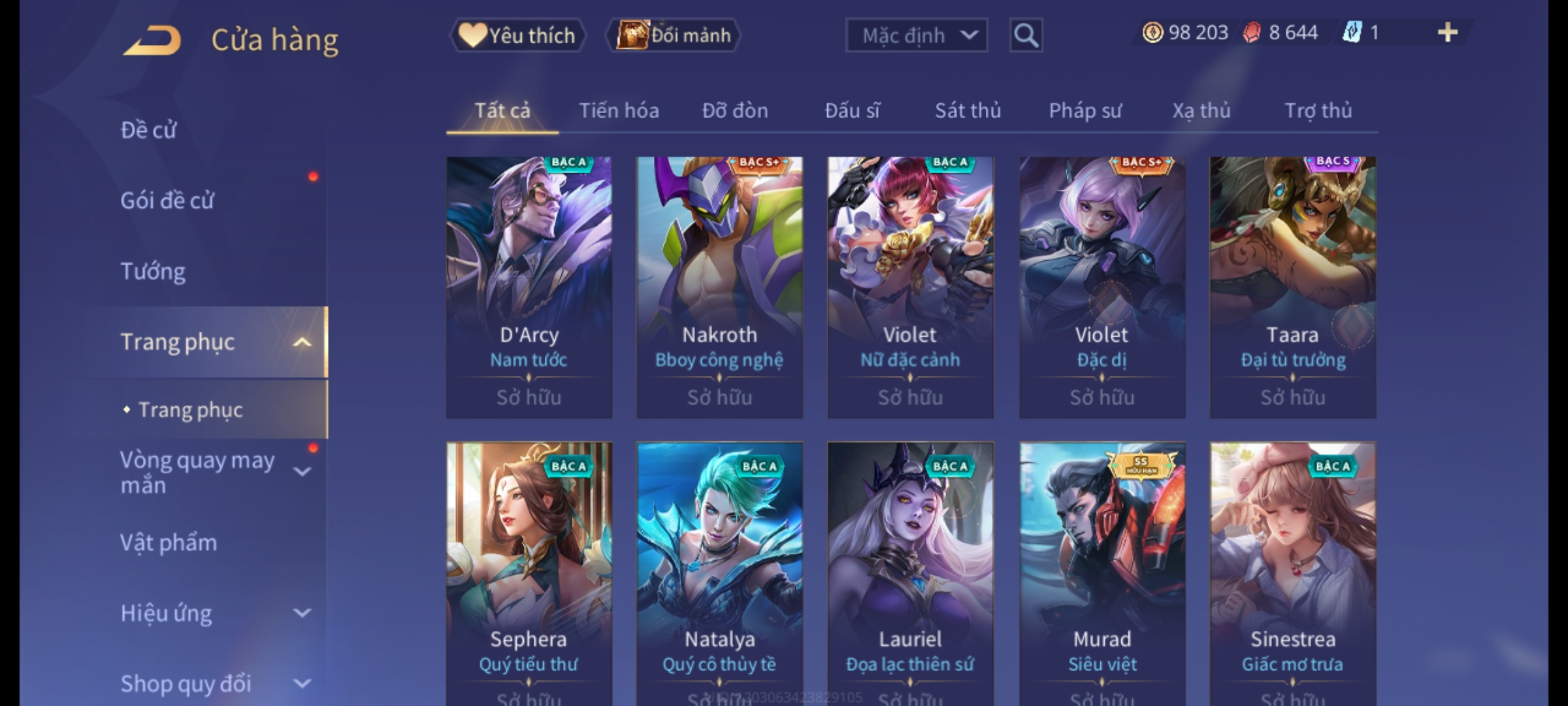The image size is (1568, 706).
Task: View the Murad Siêu việt skin card
Action: point(1102,569)
